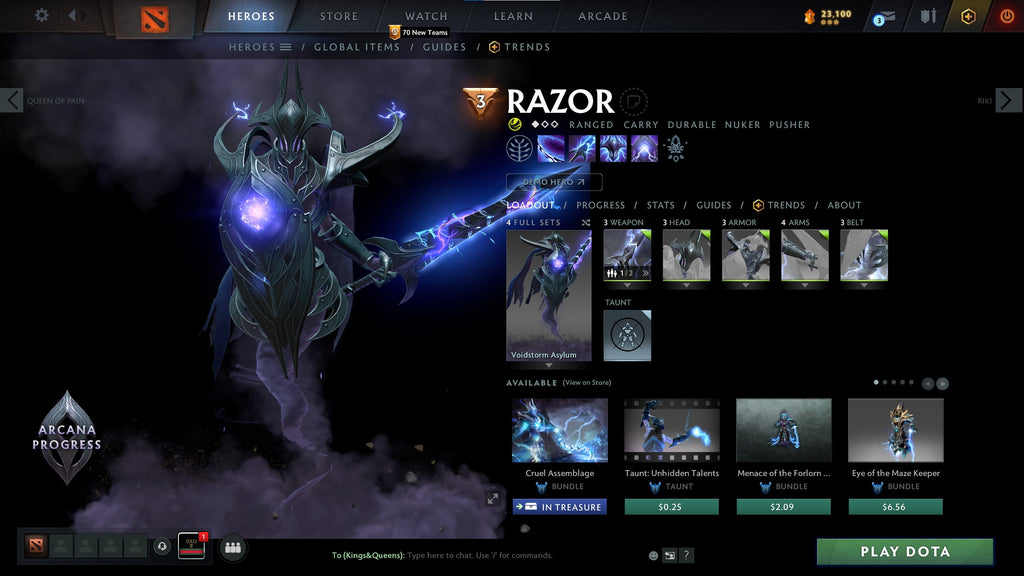Show the hero Stats section

[x=660, y=205]
